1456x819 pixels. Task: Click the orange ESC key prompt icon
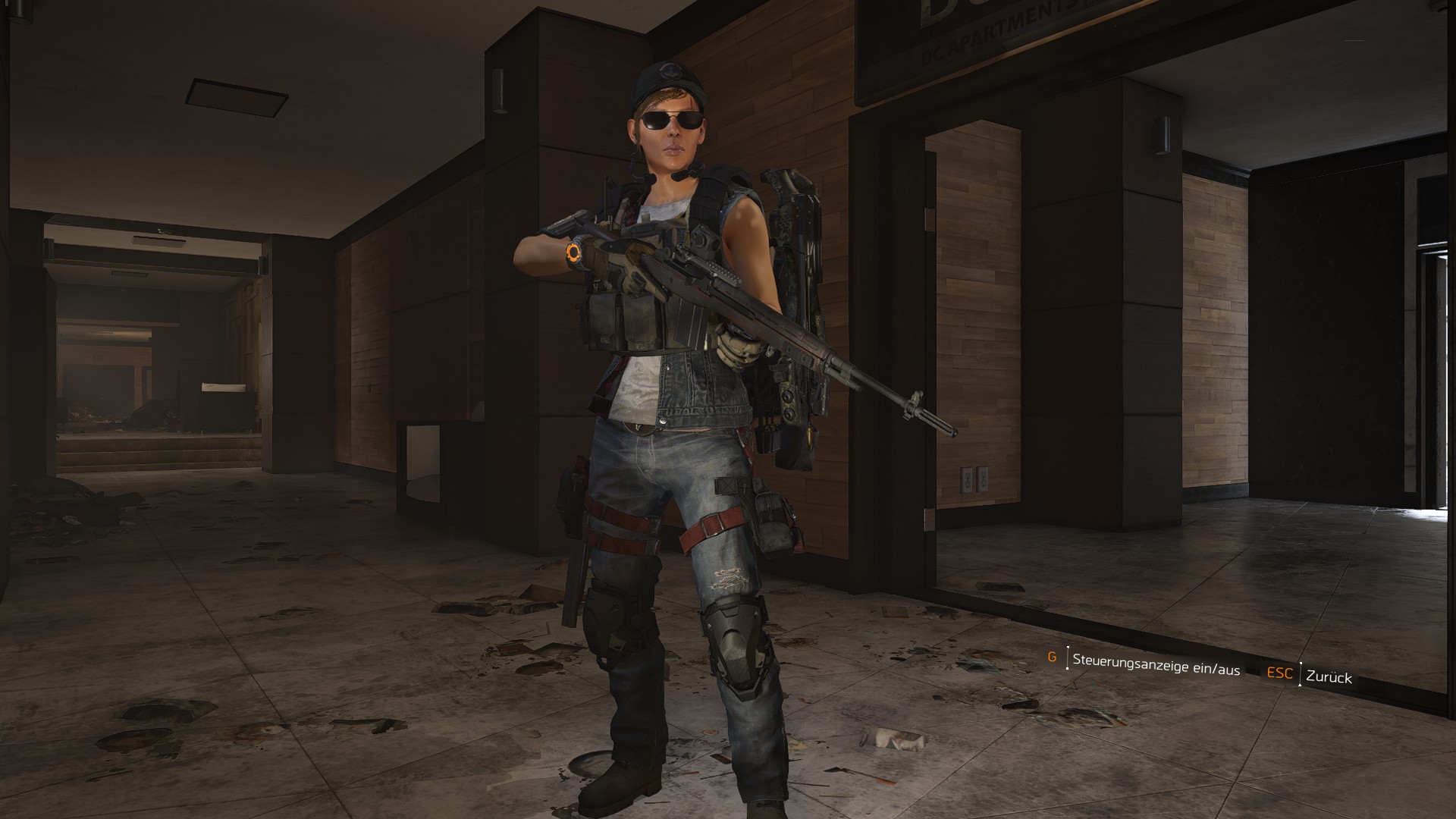pos(1279,674)
